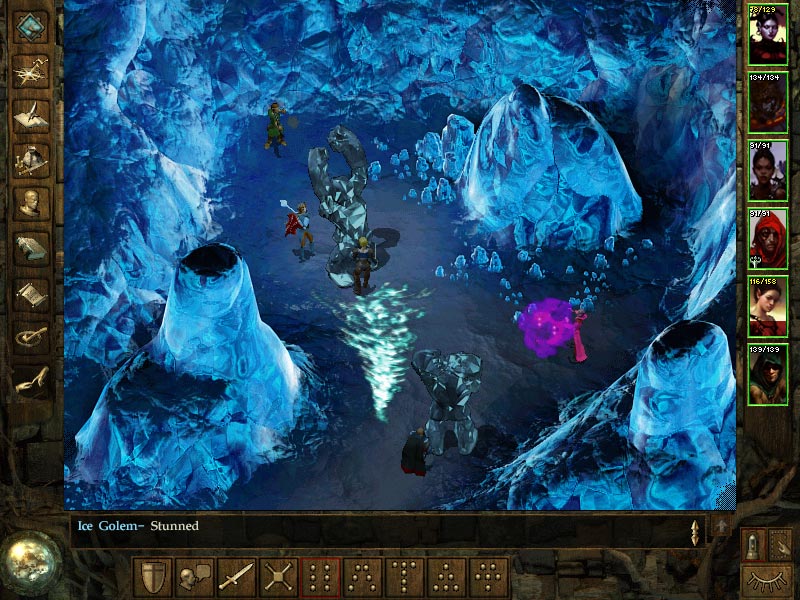The image size is (800, 600).
Task: Choose the red-highlighted two-column formation
Action: coord(319,577)
